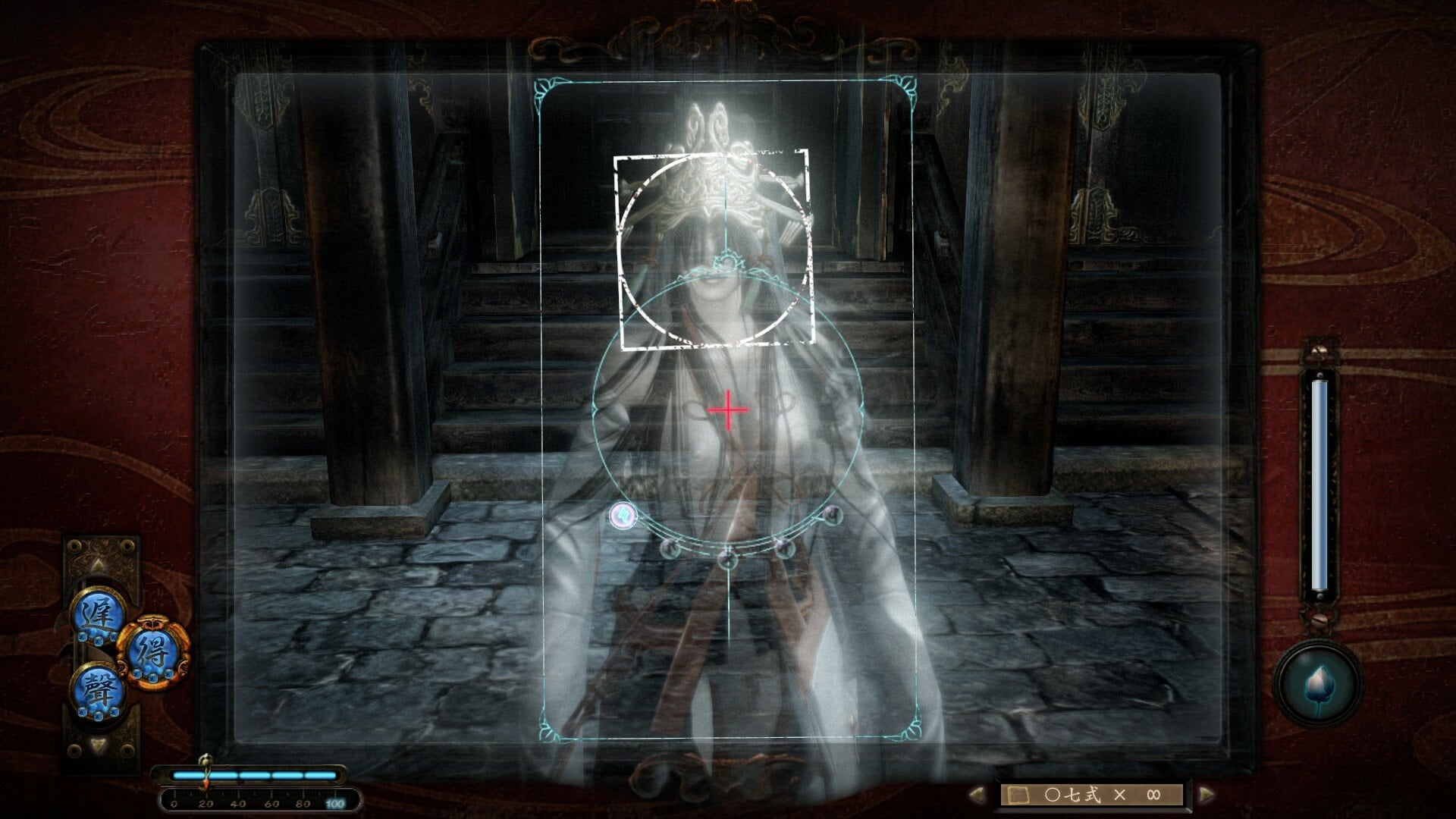Click the up arrow above the lens orbs

99,565
